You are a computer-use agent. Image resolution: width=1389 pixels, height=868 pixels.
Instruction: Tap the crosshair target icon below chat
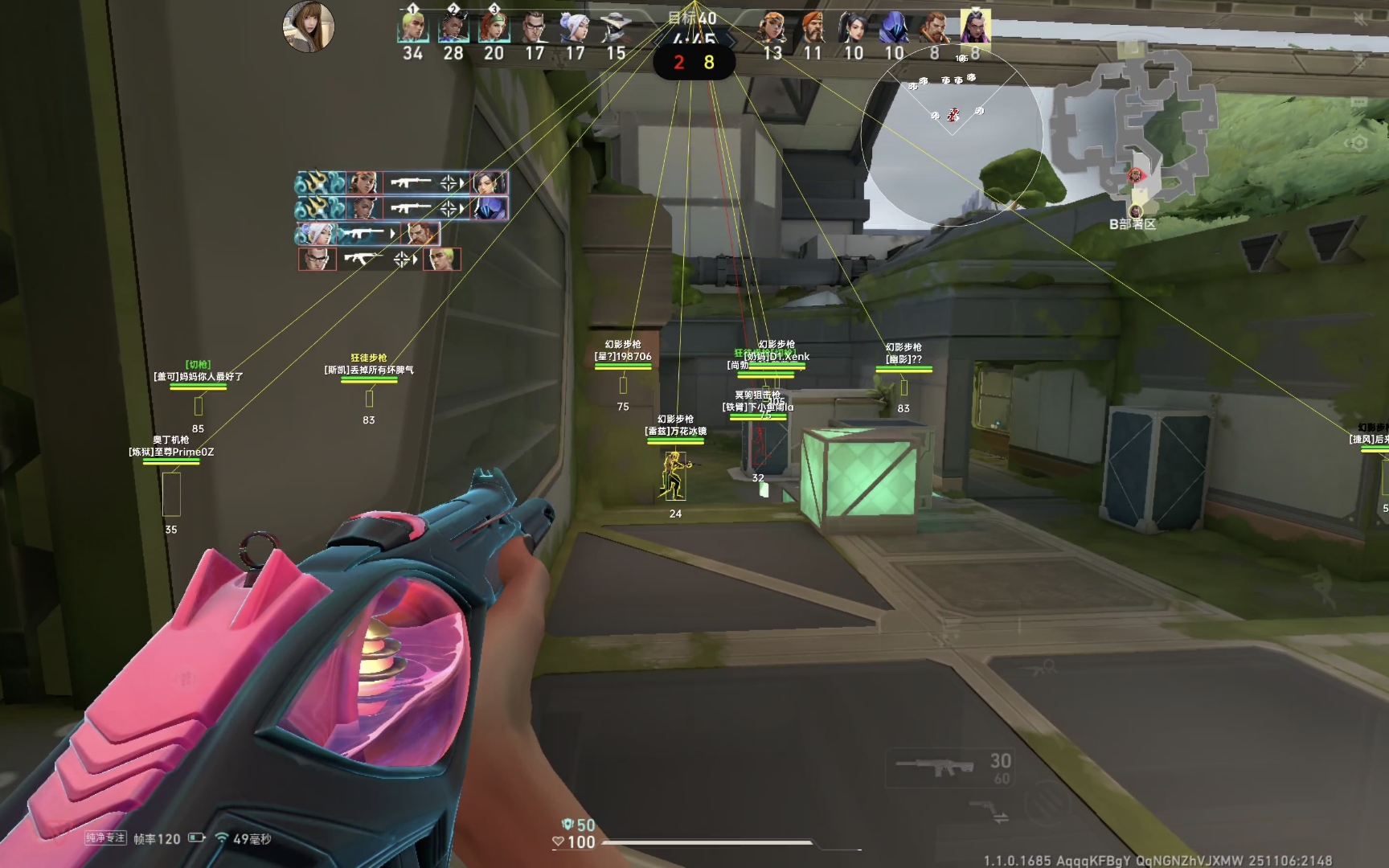tap(1358, 143)
